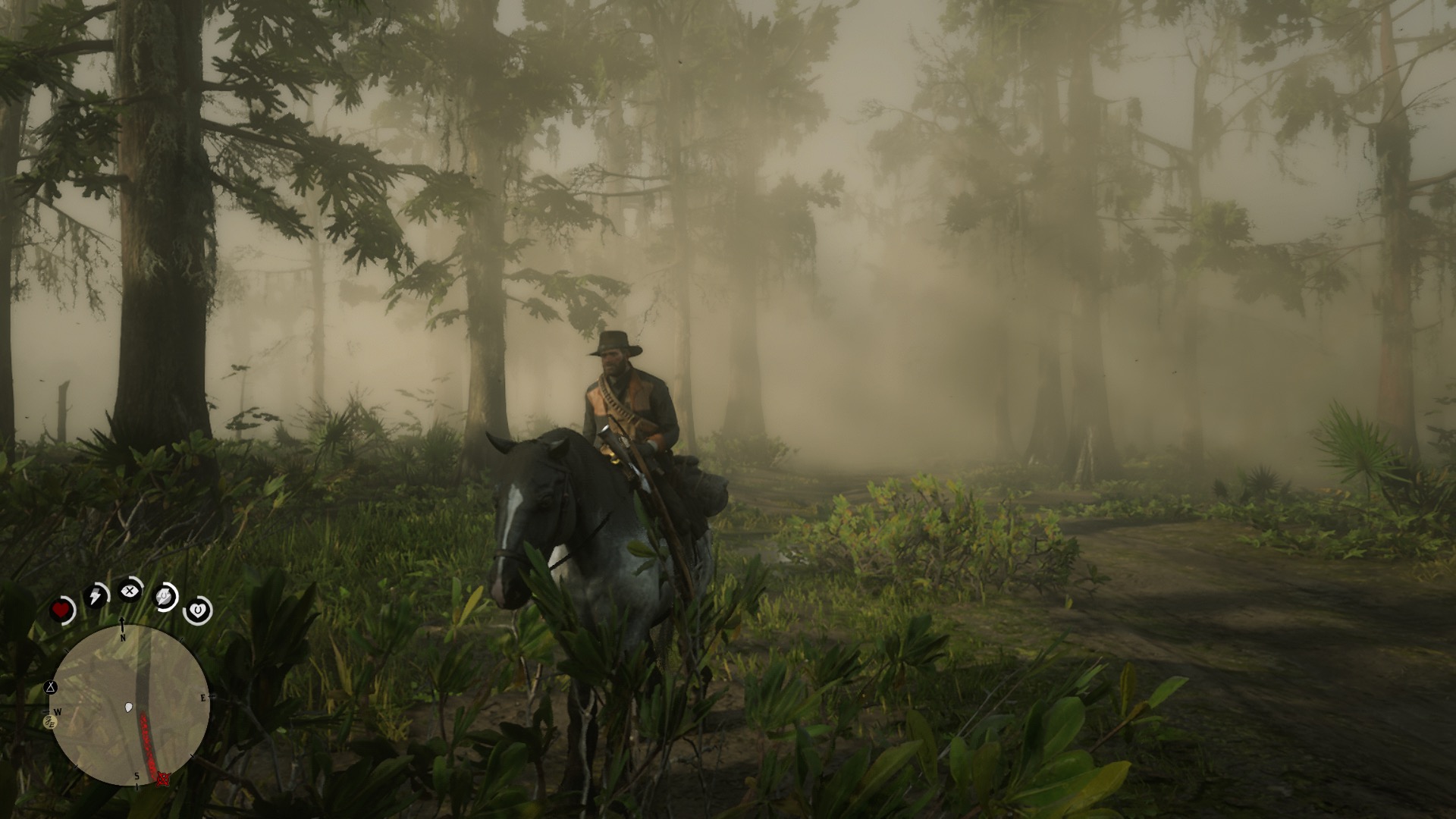Select the lightning bolt stamina core
This screenshot has height=819, width=1456.
[96, 595]
